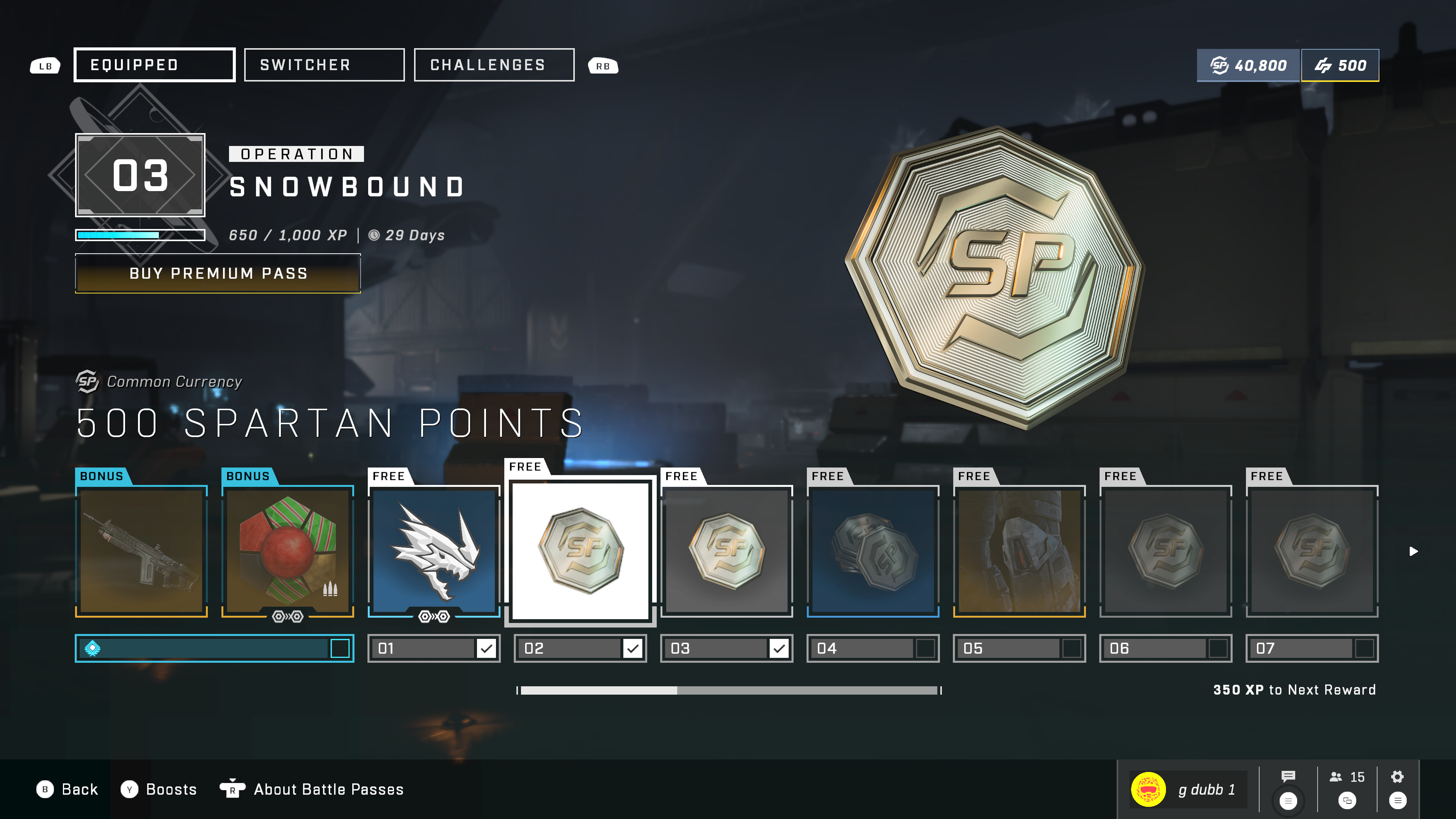Open settings with the gear icon
Image resolution: width=1456 pixels, height=819 pixels.
(x=1397, y=777)
